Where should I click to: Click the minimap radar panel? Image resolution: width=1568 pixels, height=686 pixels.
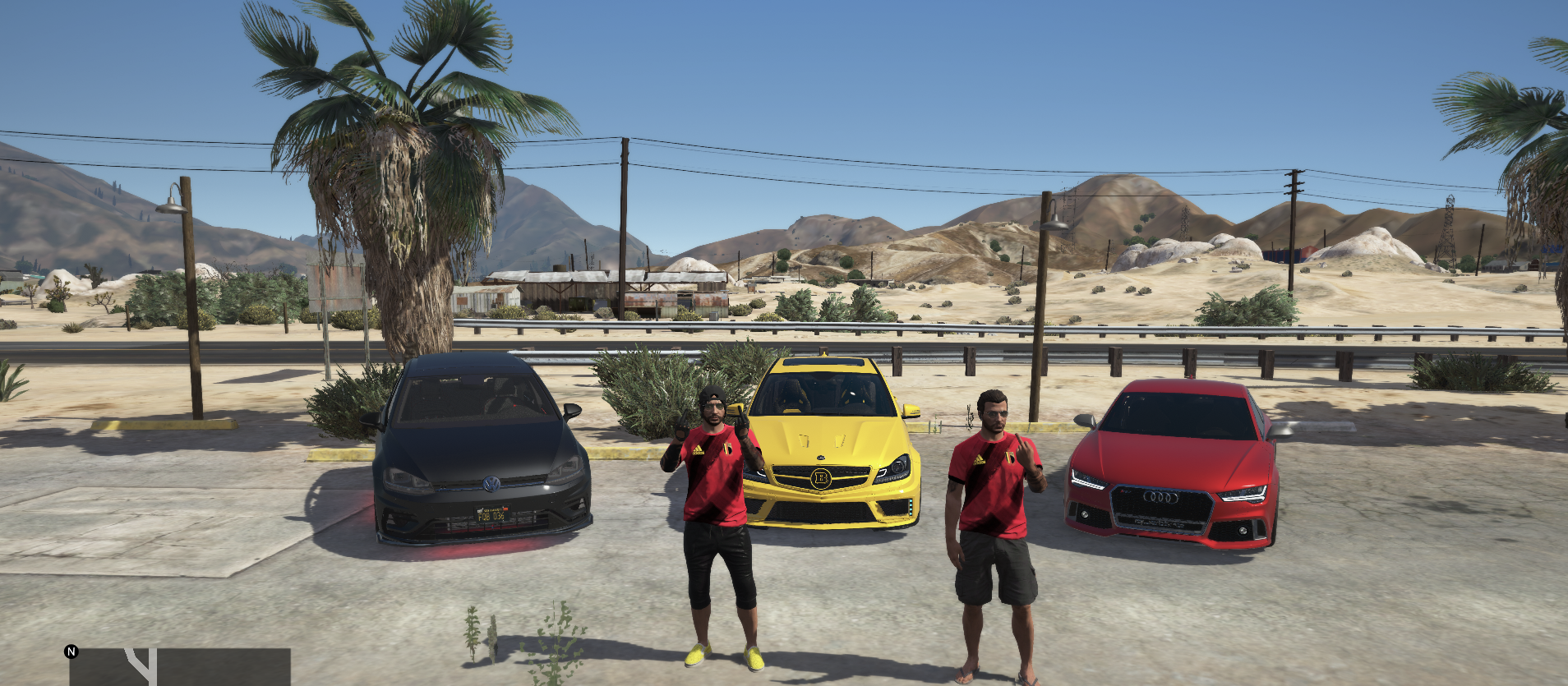[180, 667]
